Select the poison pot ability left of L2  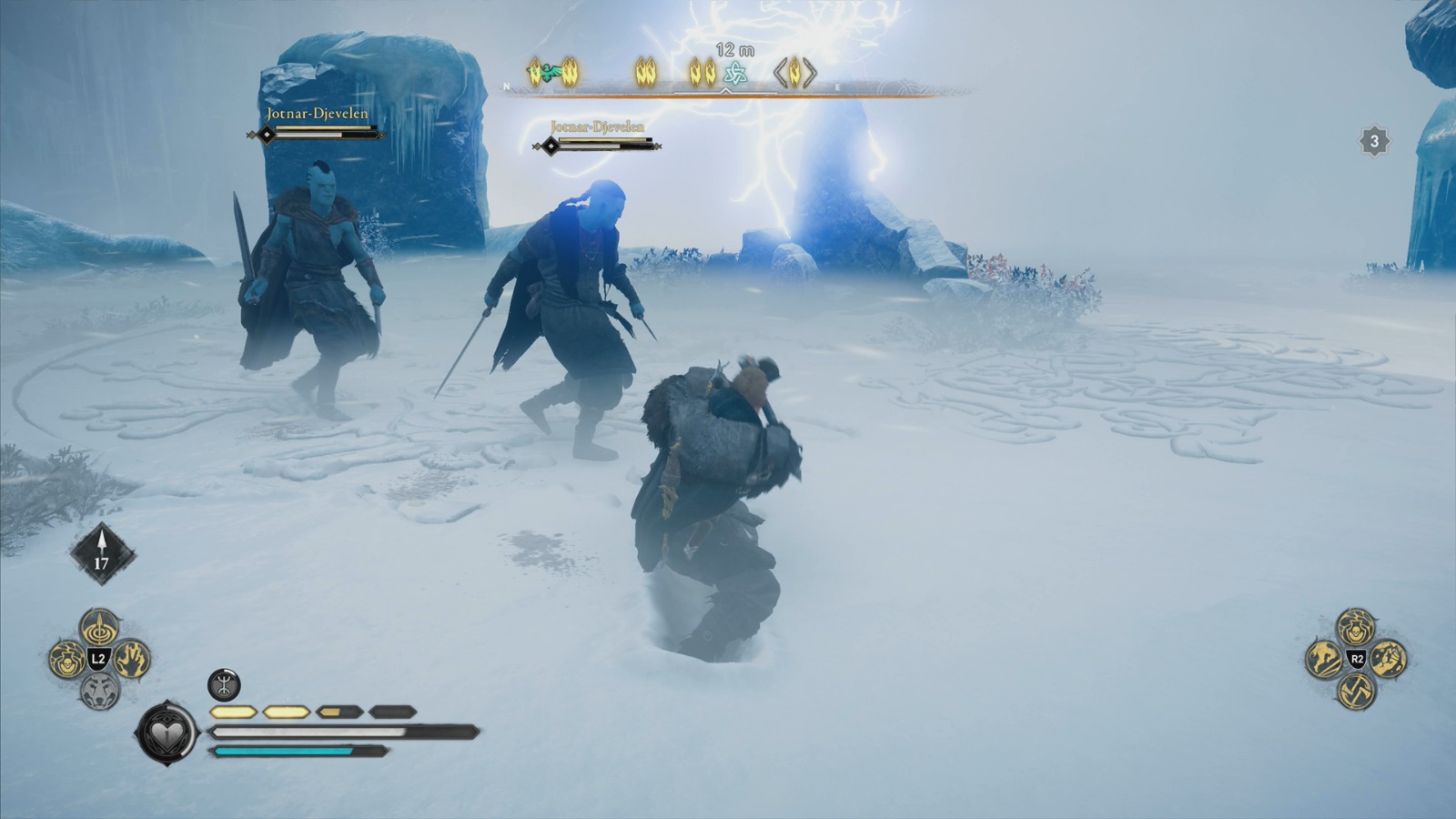67,660
